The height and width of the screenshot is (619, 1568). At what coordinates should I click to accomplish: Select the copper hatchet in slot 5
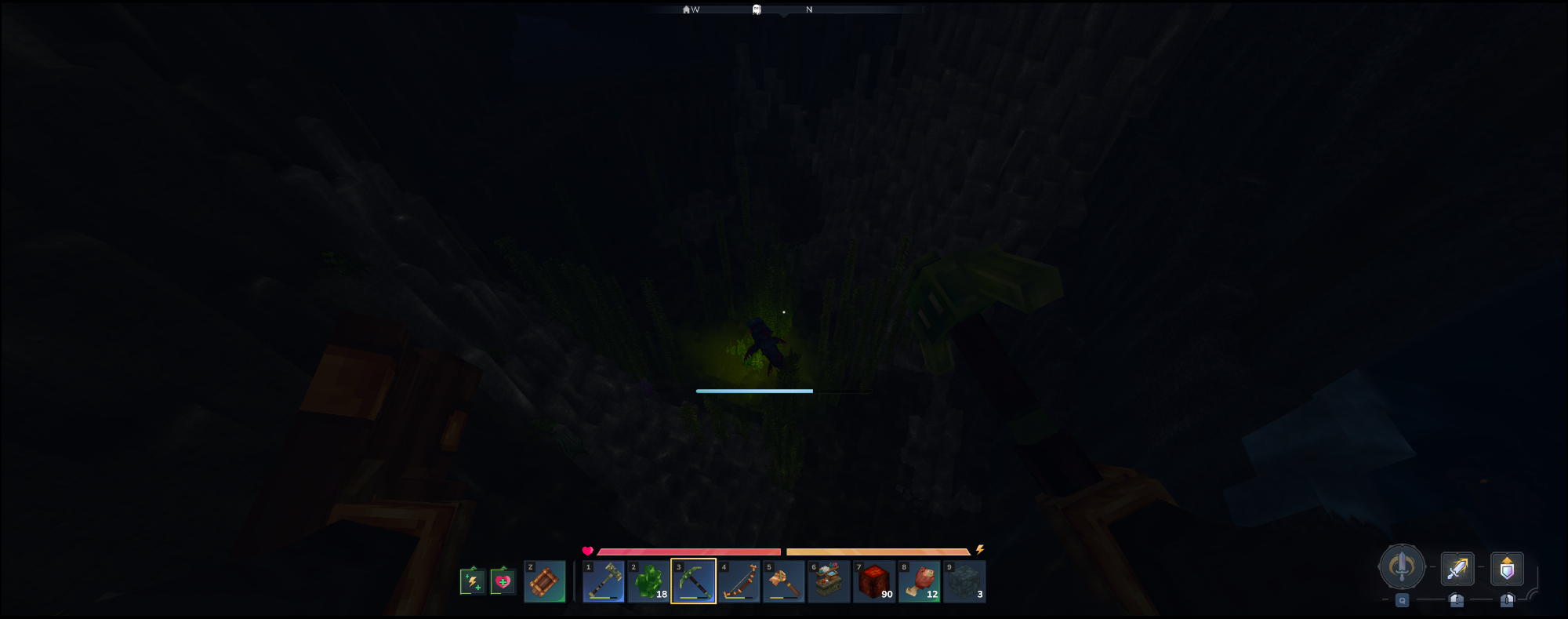[784, 581]
